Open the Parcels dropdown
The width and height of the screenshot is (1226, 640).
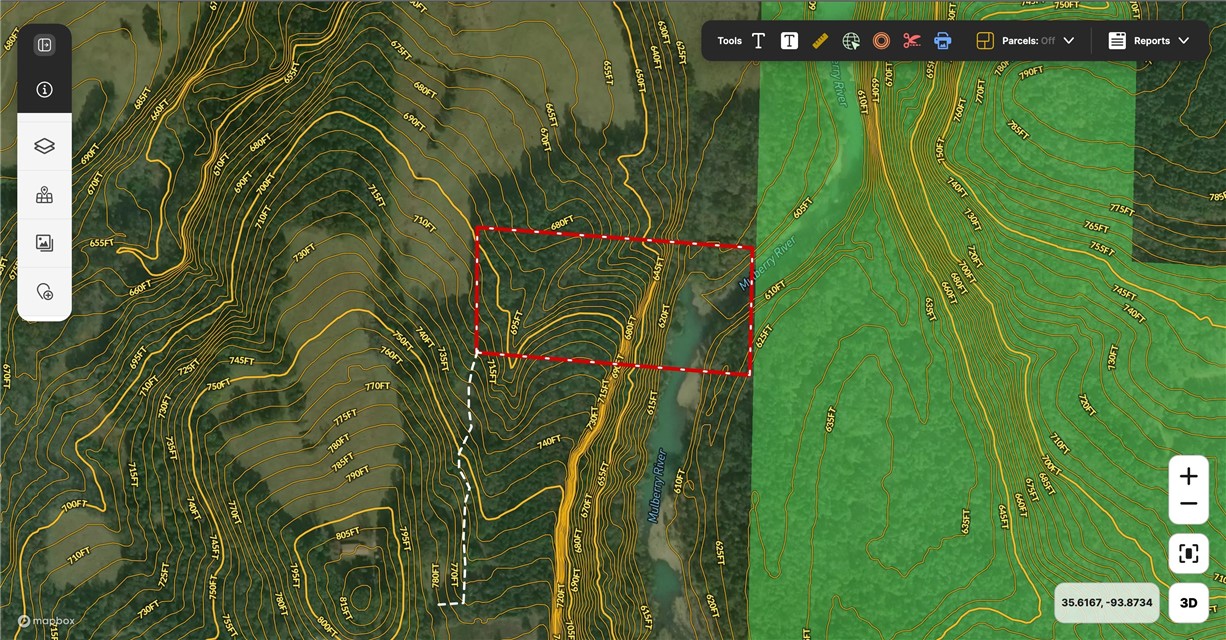1025,41
